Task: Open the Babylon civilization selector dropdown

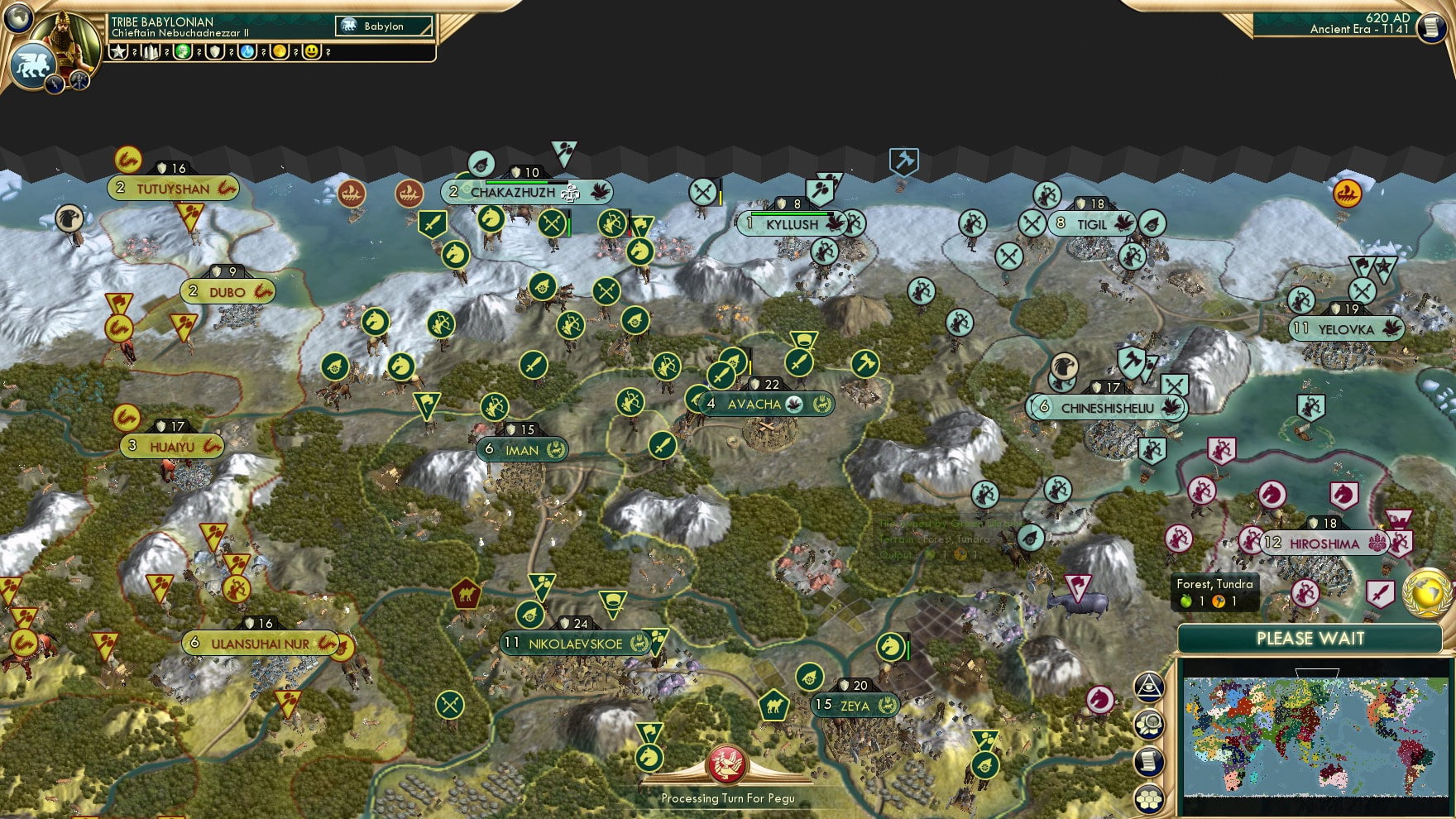Action: tap(382, 26)
